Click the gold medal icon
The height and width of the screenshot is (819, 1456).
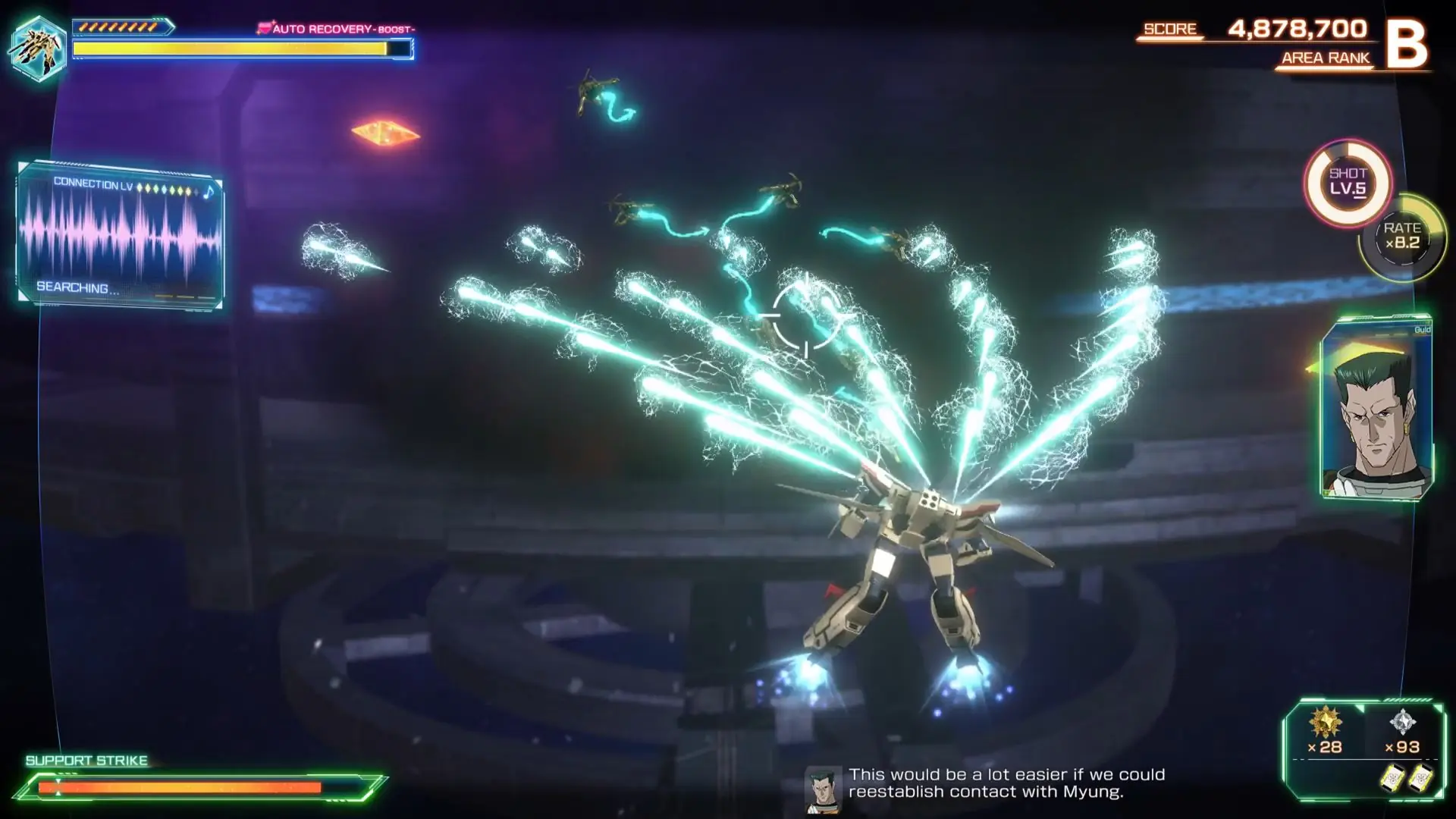1325,721
